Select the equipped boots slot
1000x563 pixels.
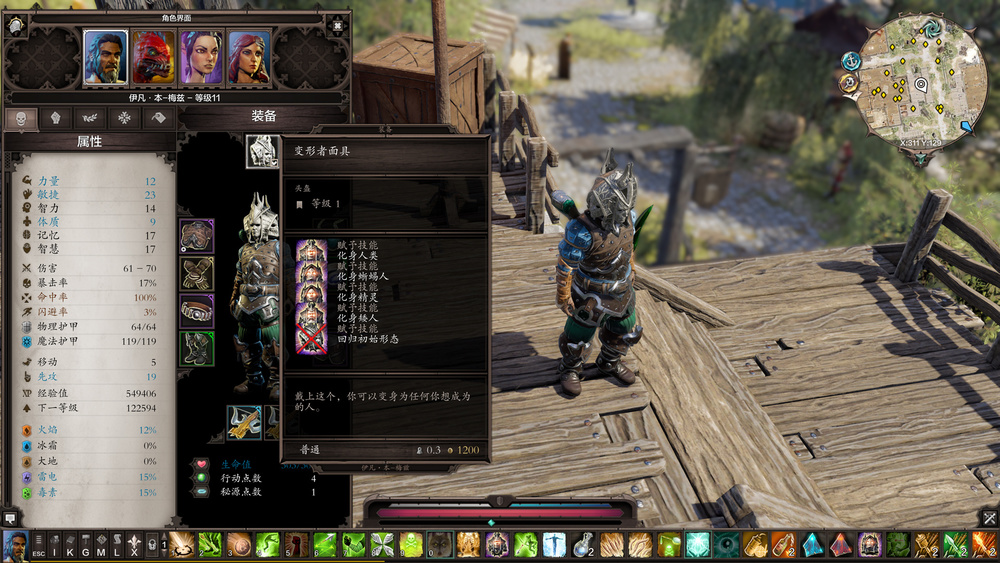[197, 348]
